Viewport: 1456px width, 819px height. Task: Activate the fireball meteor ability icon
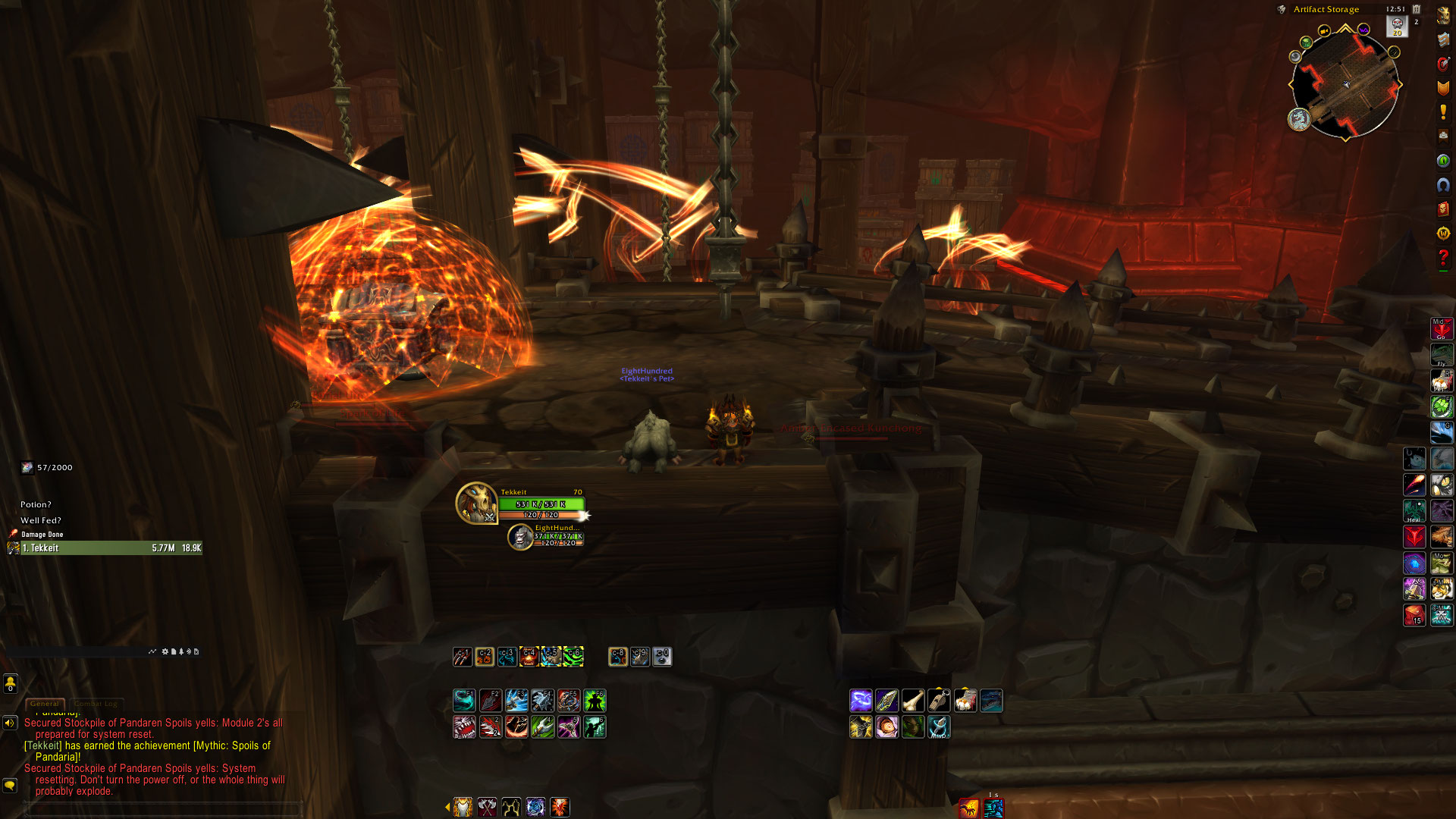point(1414,485)
